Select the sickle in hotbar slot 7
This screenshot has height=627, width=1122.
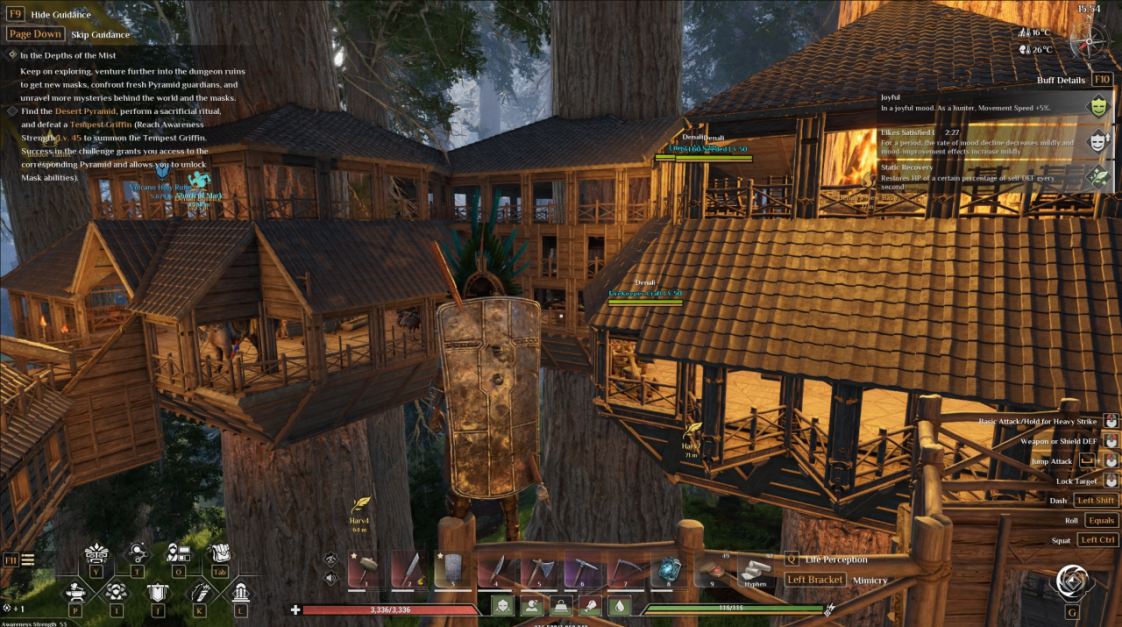click(625, 570)
